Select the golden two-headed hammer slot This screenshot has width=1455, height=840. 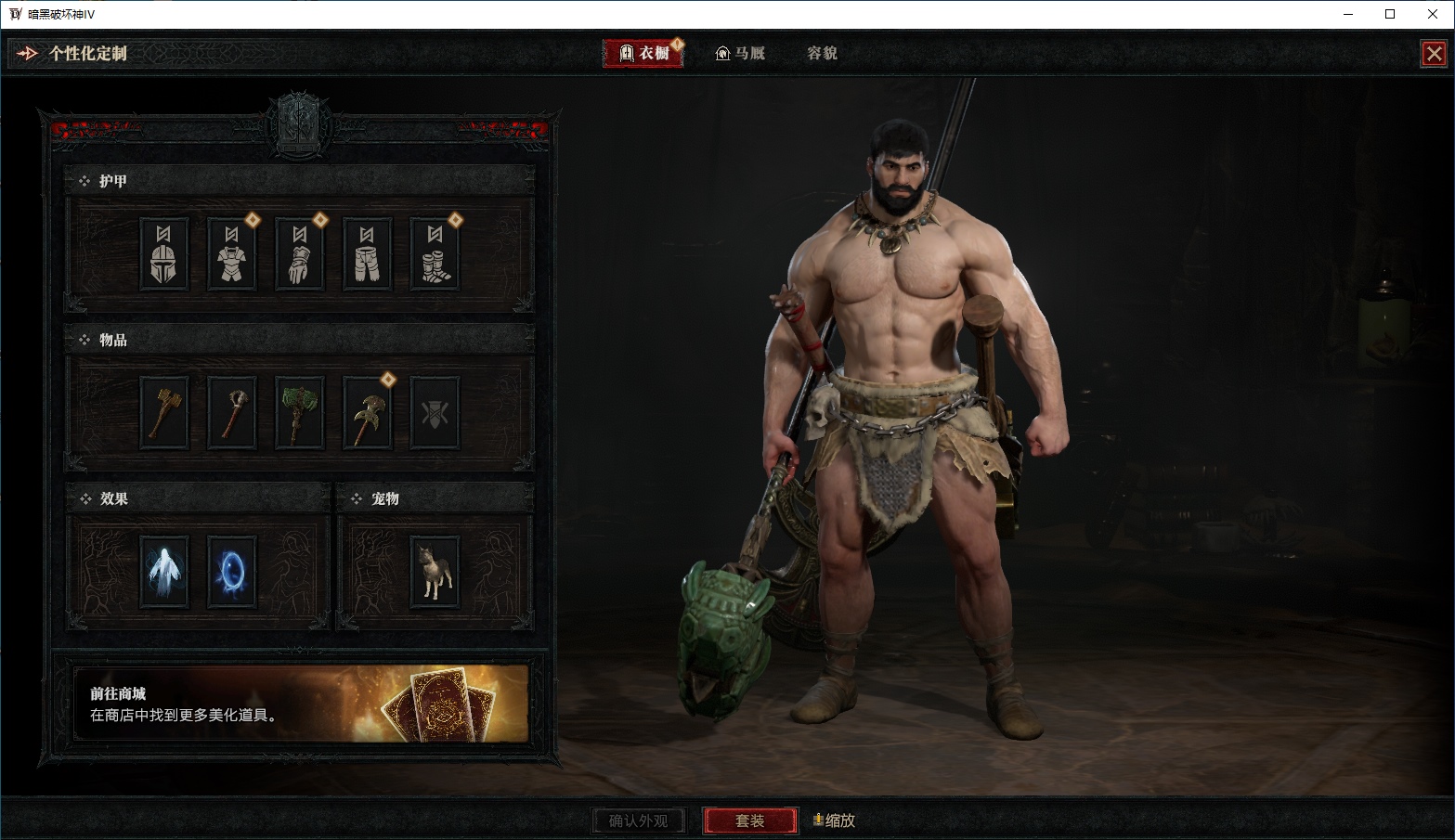coord(163,413)
